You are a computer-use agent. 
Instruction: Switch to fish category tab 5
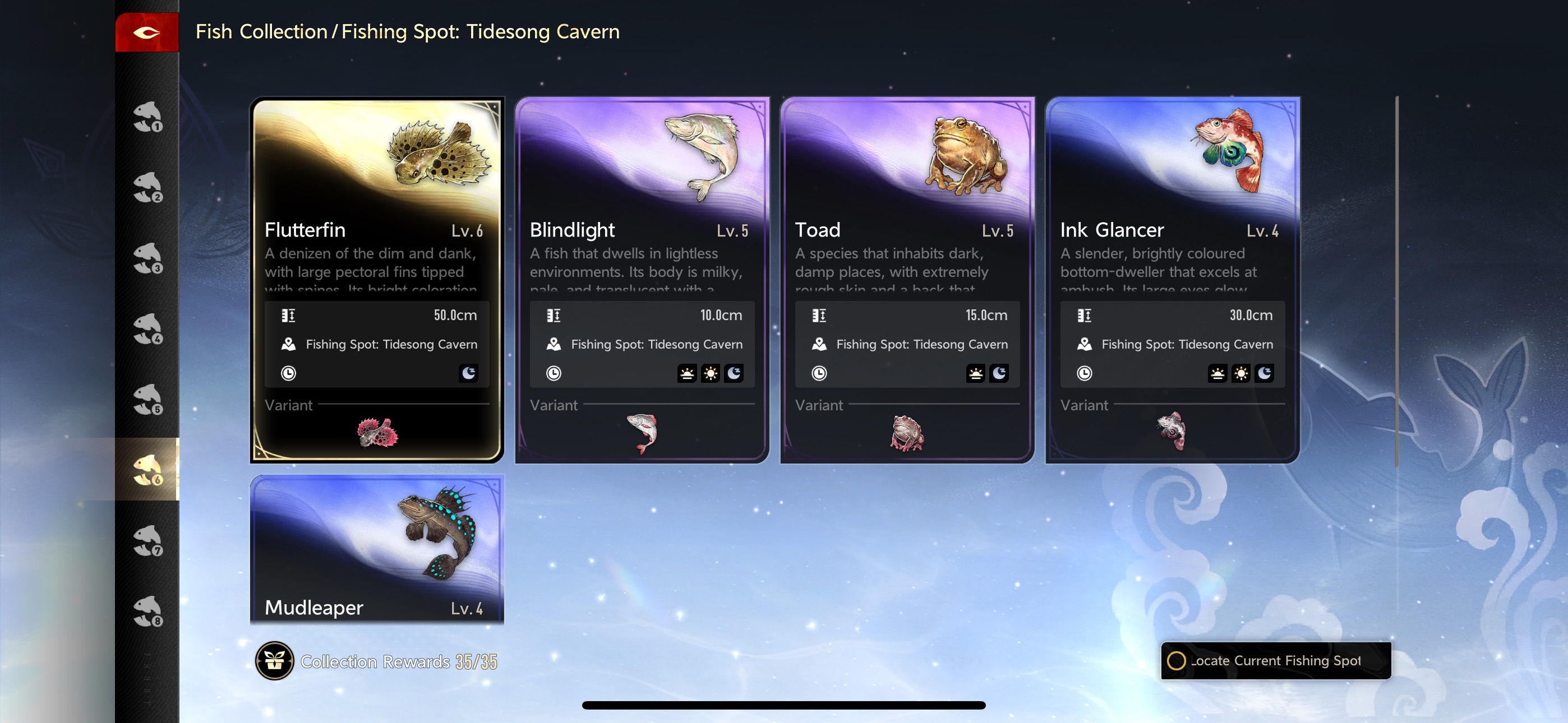click(147, 399)
